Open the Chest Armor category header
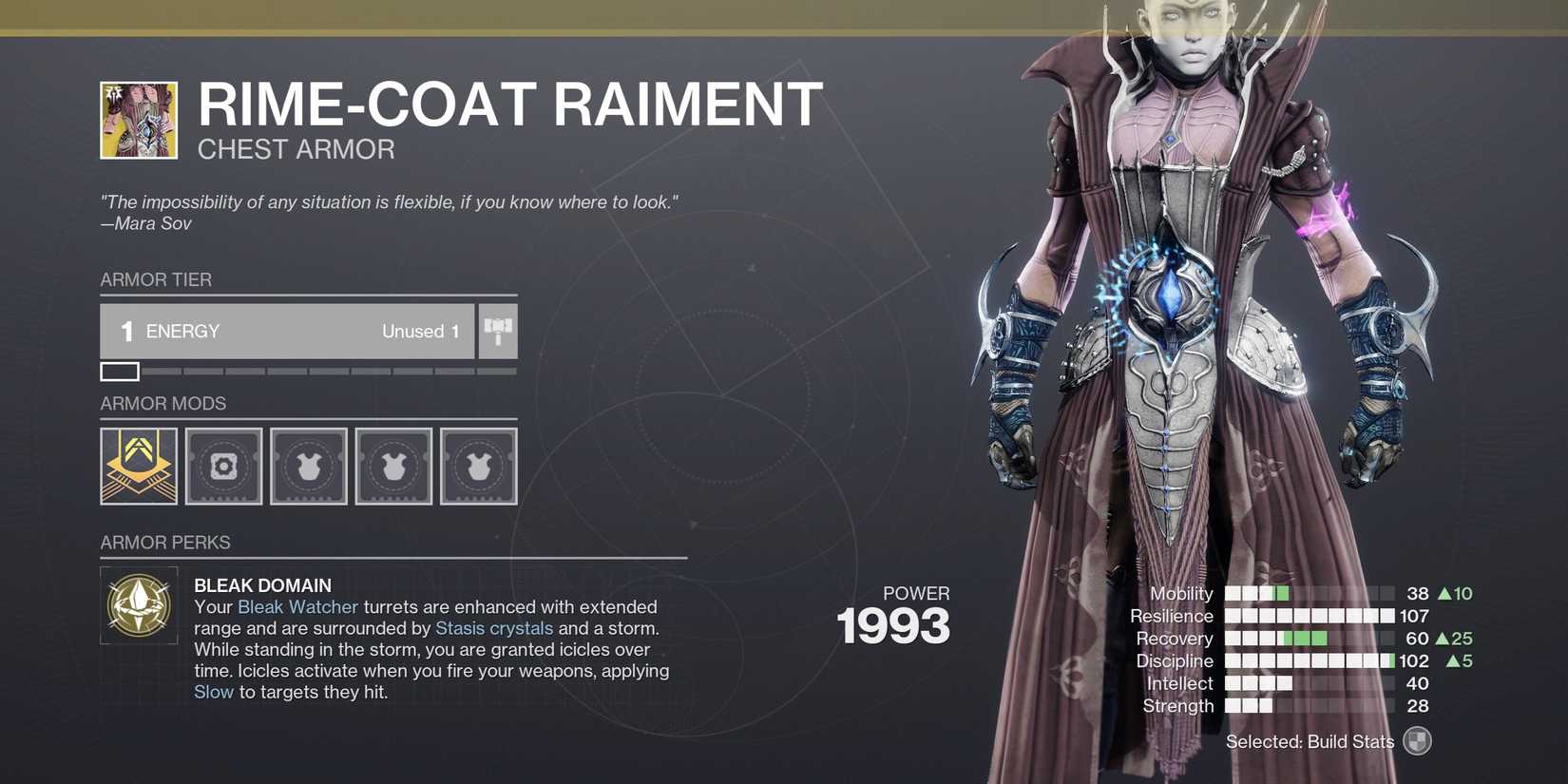Screen dimensions: 1568x784 296,149
